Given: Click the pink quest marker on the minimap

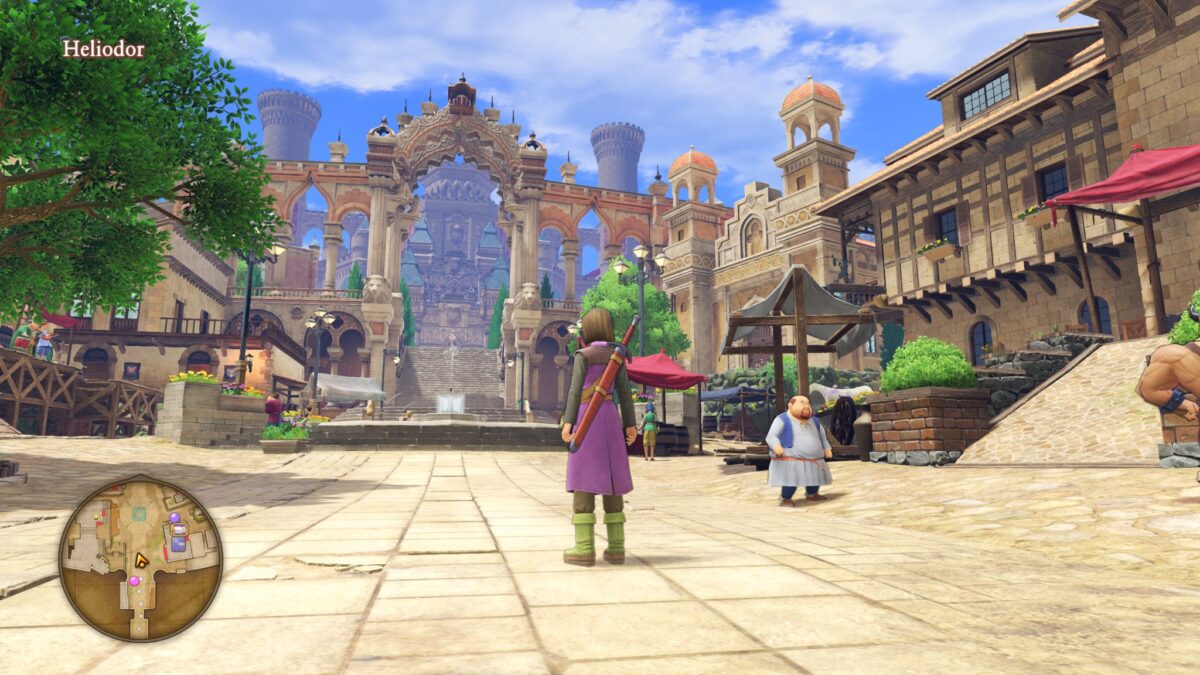Looking at the screenshot, I should tap(134, 580).
